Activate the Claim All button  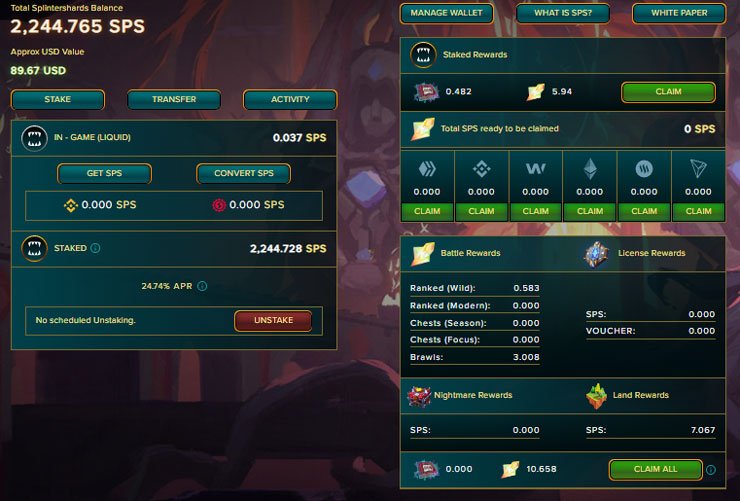pos(655,469)
